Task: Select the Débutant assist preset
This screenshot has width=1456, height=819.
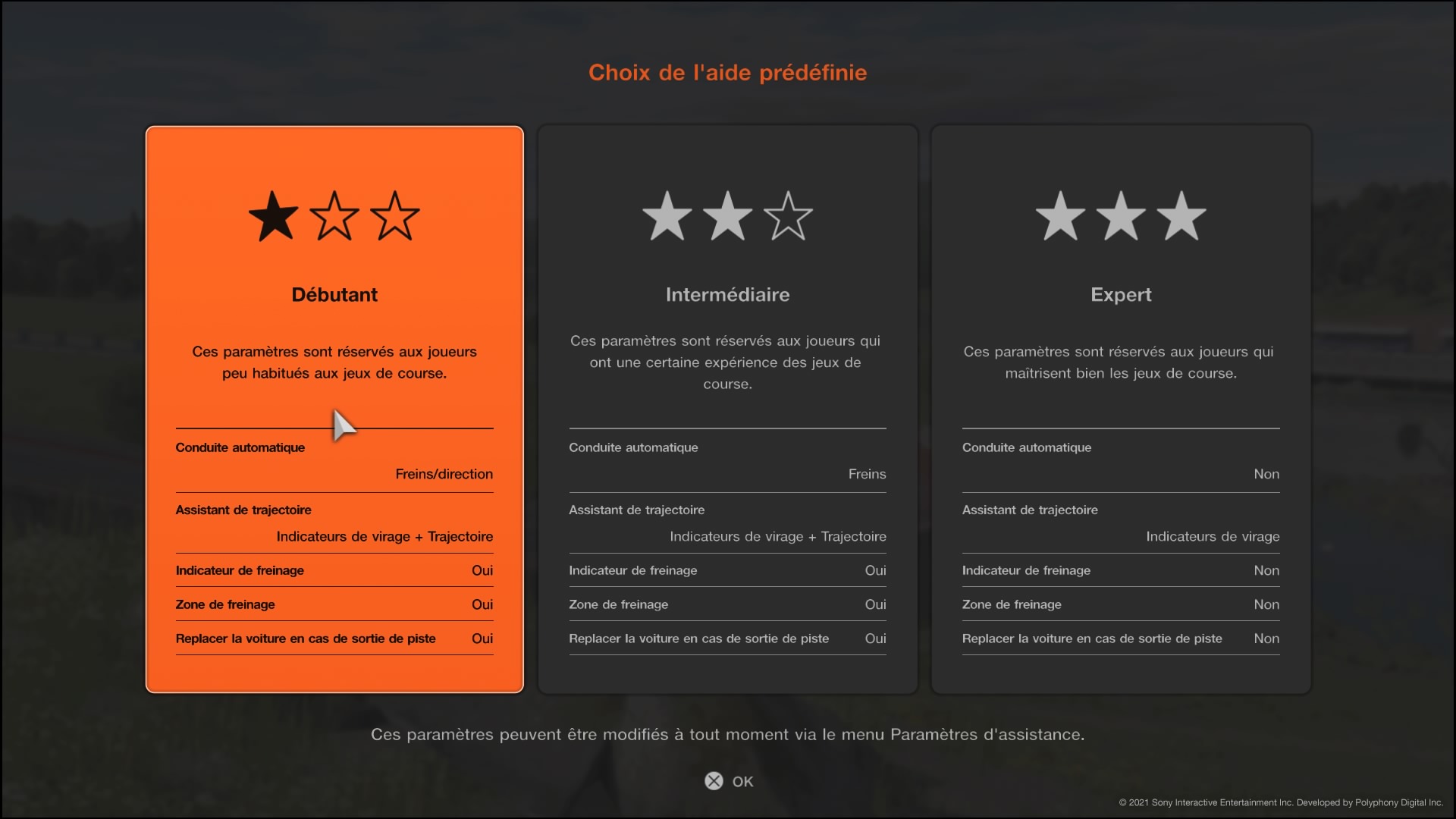Action: 334,409
